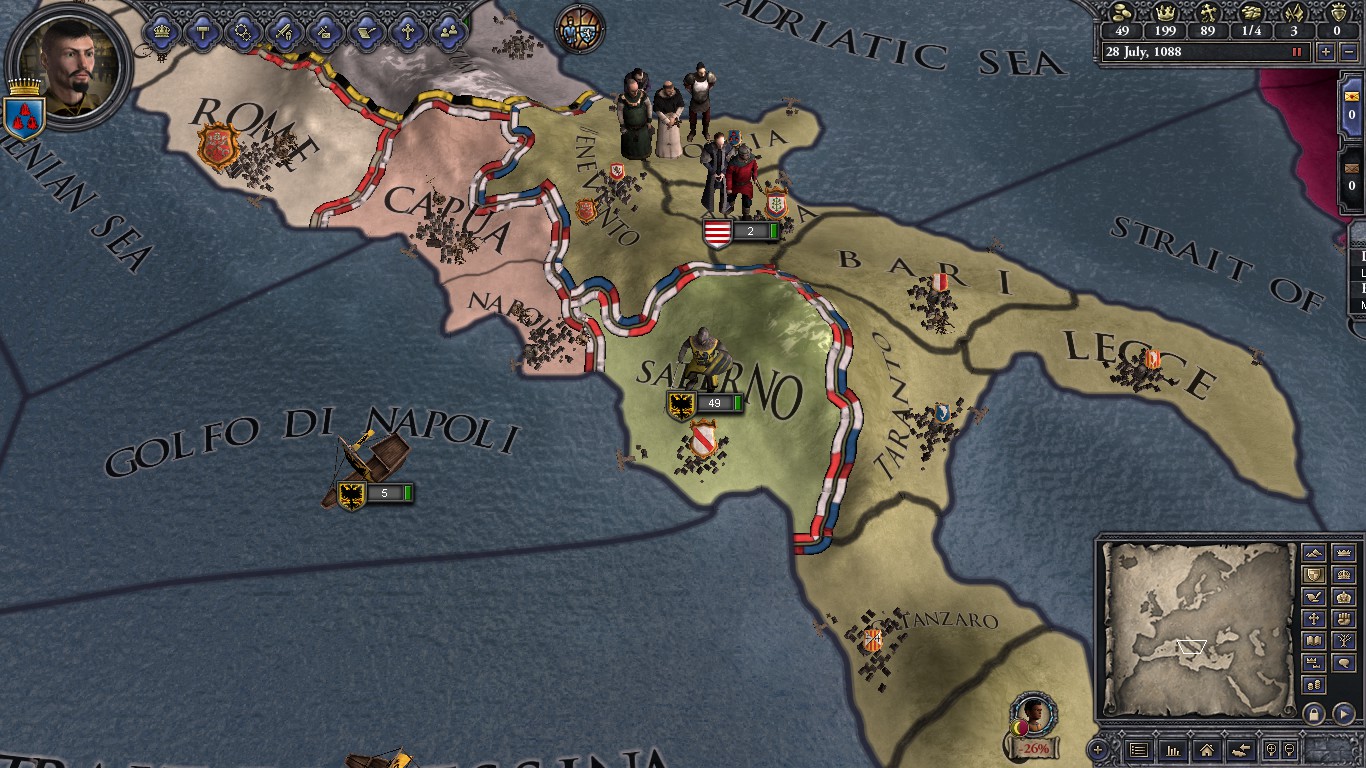
Task: Toggle pause on the date bar
Action: point(1297,52)
